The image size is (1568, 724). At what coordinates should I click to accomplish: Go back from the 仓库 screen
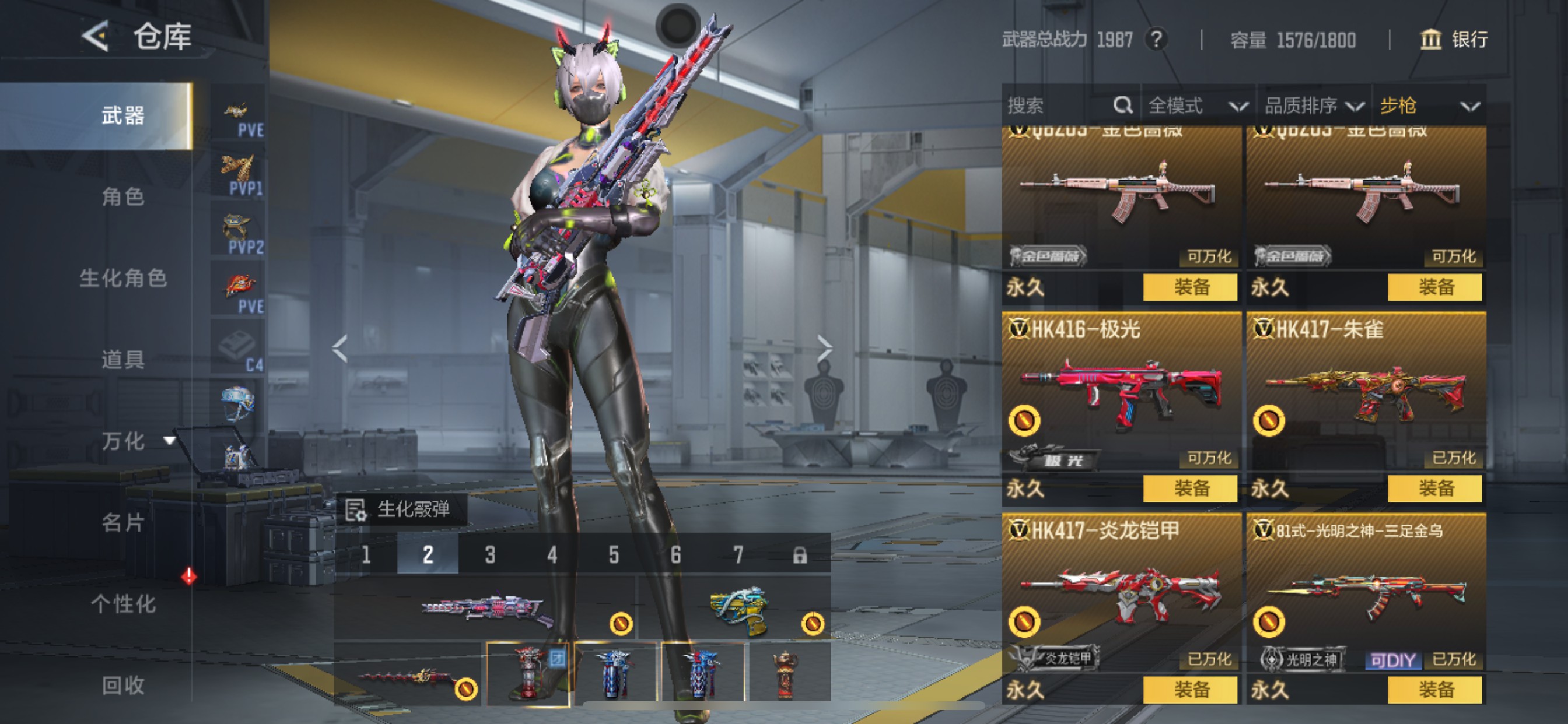(96, 37)
